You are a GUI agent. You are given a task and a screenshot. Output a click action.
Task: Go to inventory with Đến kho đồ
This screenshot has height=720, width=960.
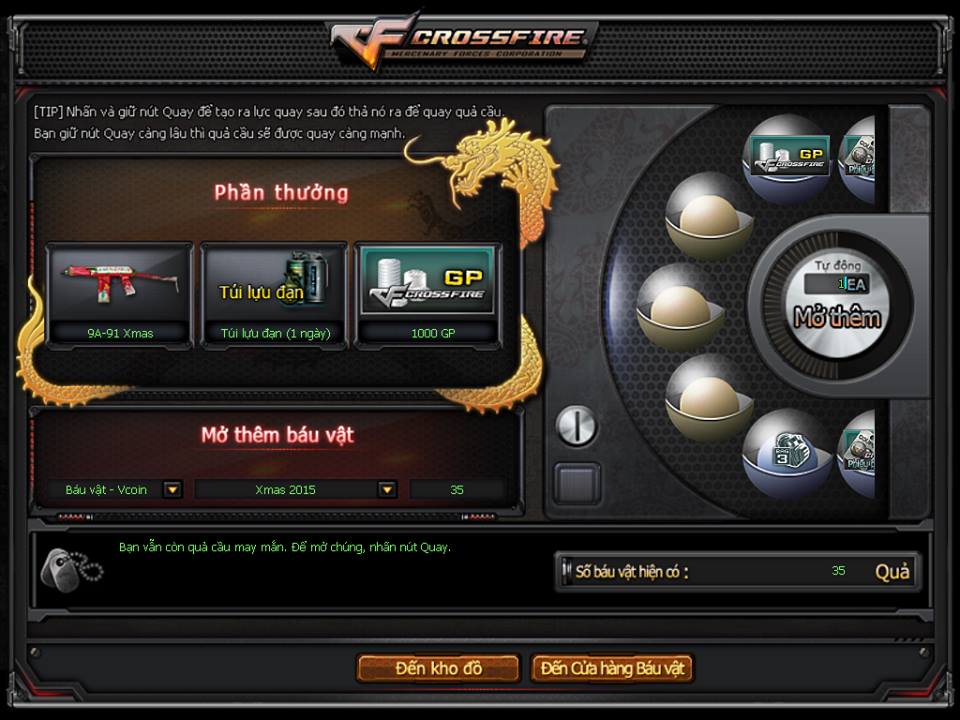coord(438,668)
